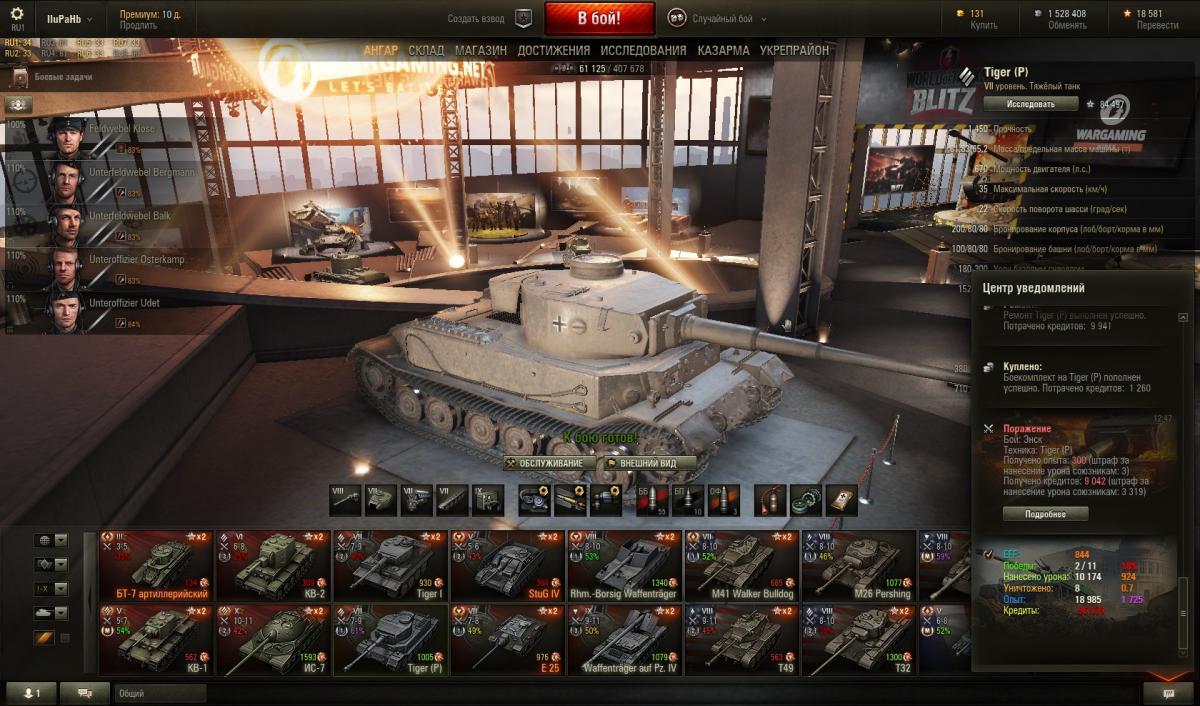Open the ДОСТИЖЕНИЯ tab
The image size is (1200, 706).
553,50
